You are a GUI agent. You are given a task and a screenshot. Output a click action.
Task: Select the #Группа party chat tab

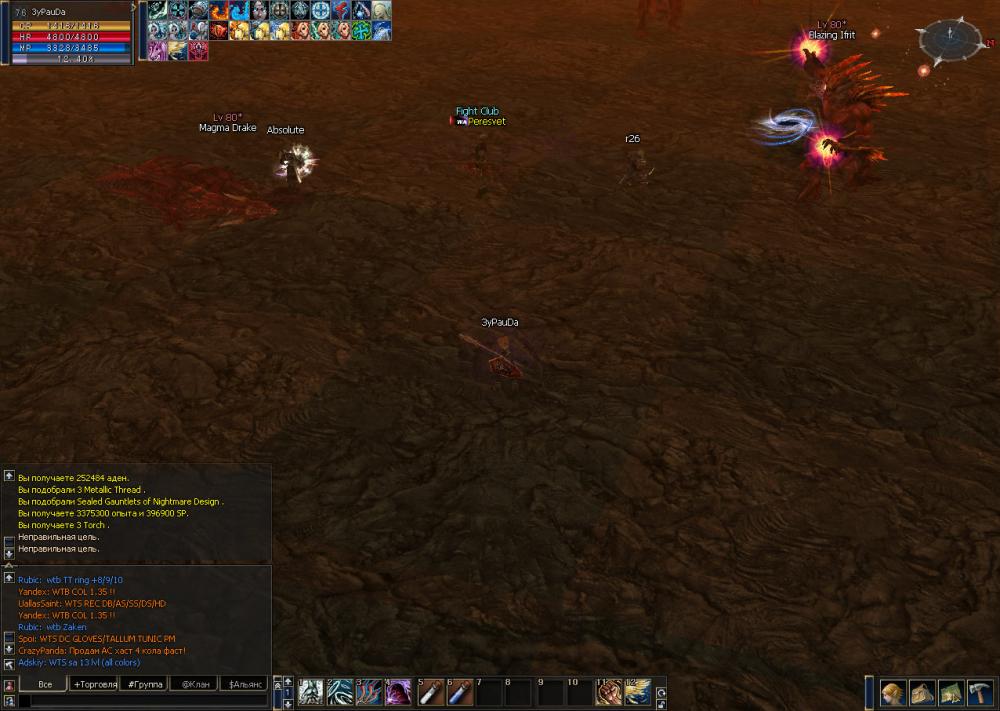[x=144, y=684]
